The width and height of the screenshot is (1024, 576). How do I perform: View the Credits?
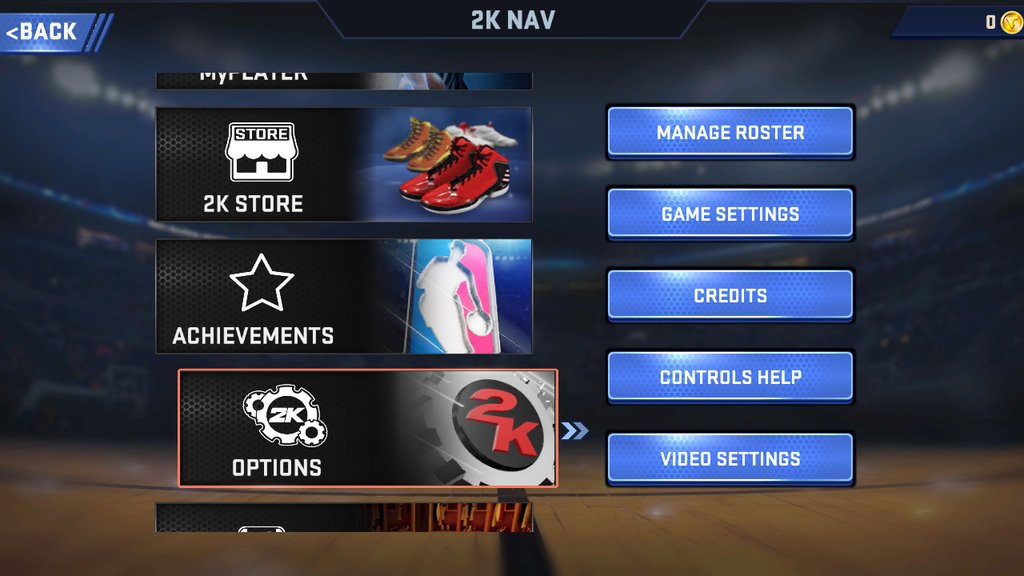tap(730, 296)
